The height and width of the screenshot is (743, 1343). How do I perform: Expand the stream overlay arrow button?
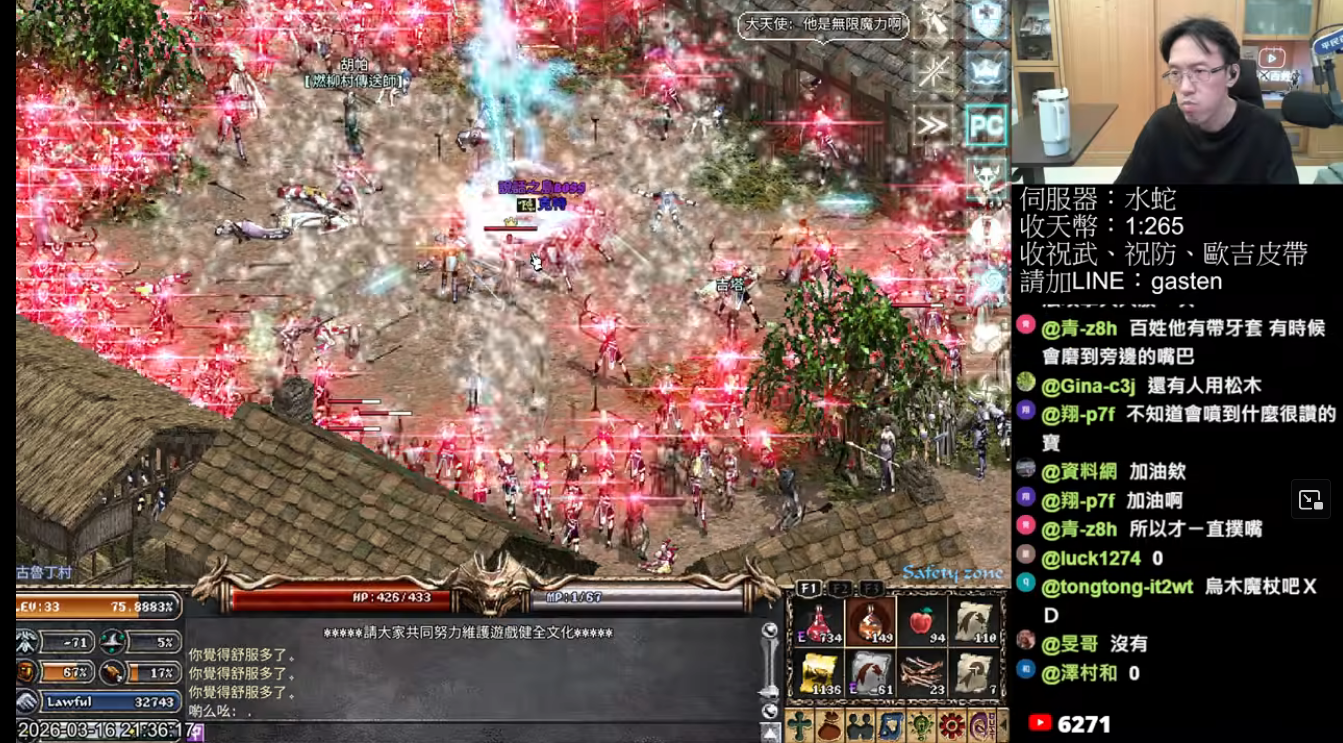(1310, 500)
